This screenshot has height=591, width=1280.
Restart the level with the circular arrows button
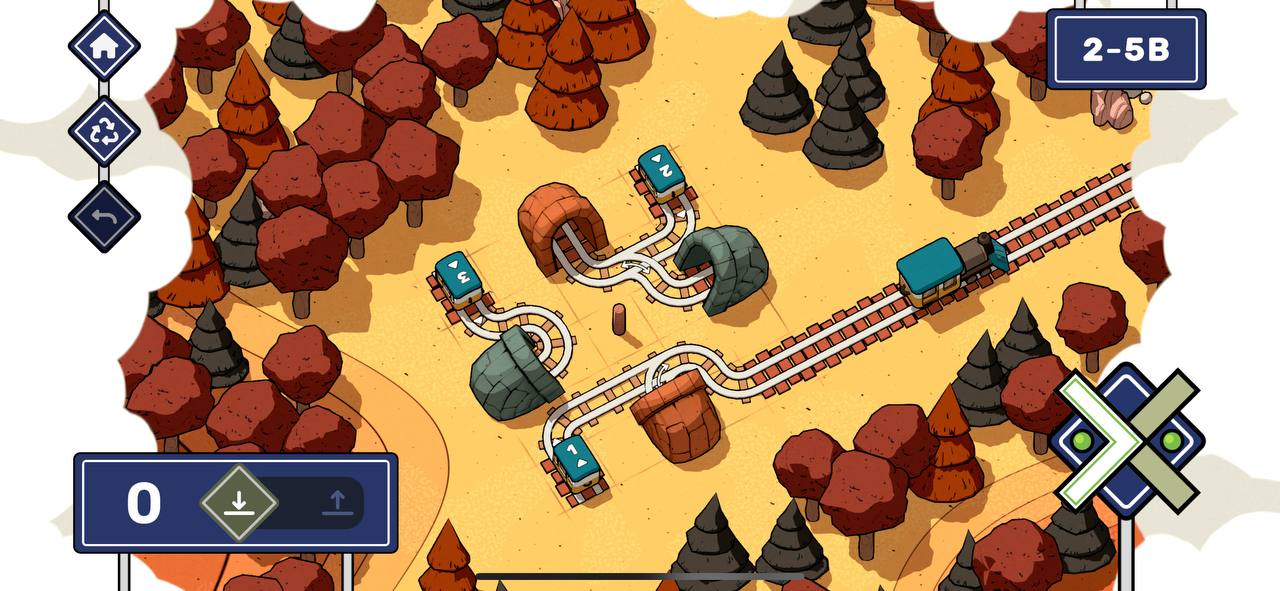(x=104, y=131)
